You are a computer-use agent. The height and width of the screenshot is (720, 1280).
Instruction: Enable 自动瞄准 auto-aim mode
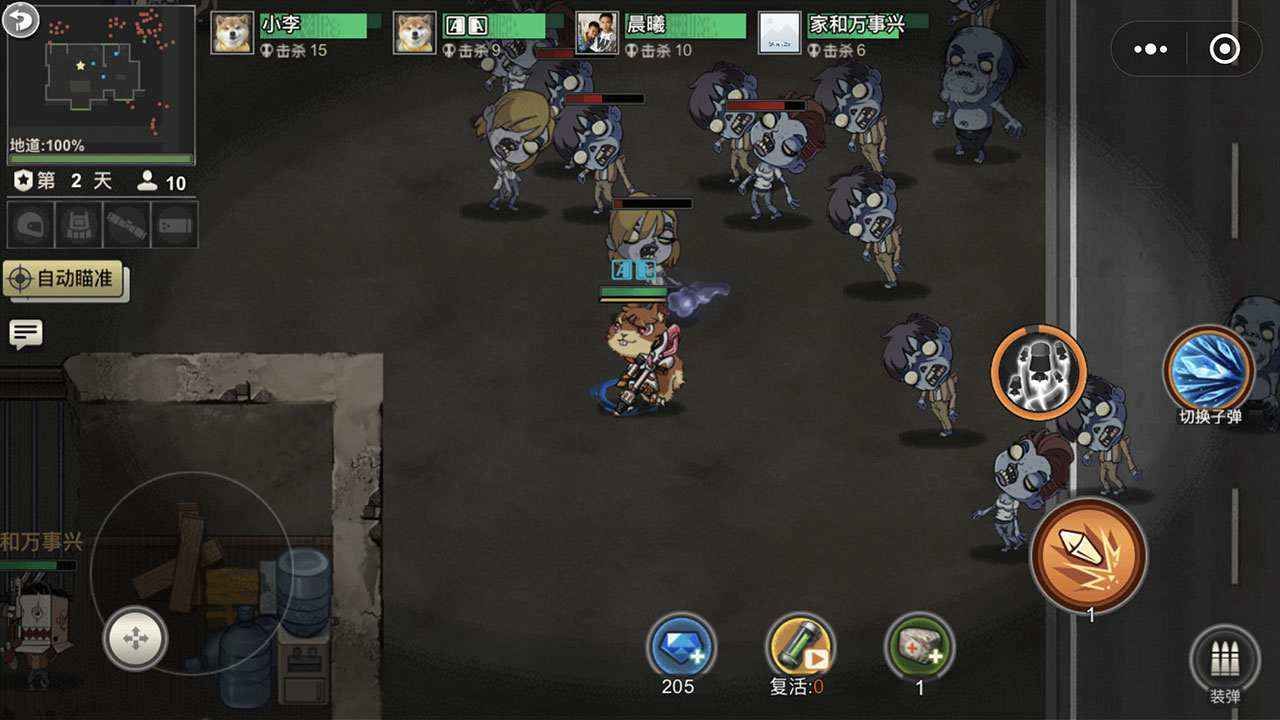coord(65,281)
